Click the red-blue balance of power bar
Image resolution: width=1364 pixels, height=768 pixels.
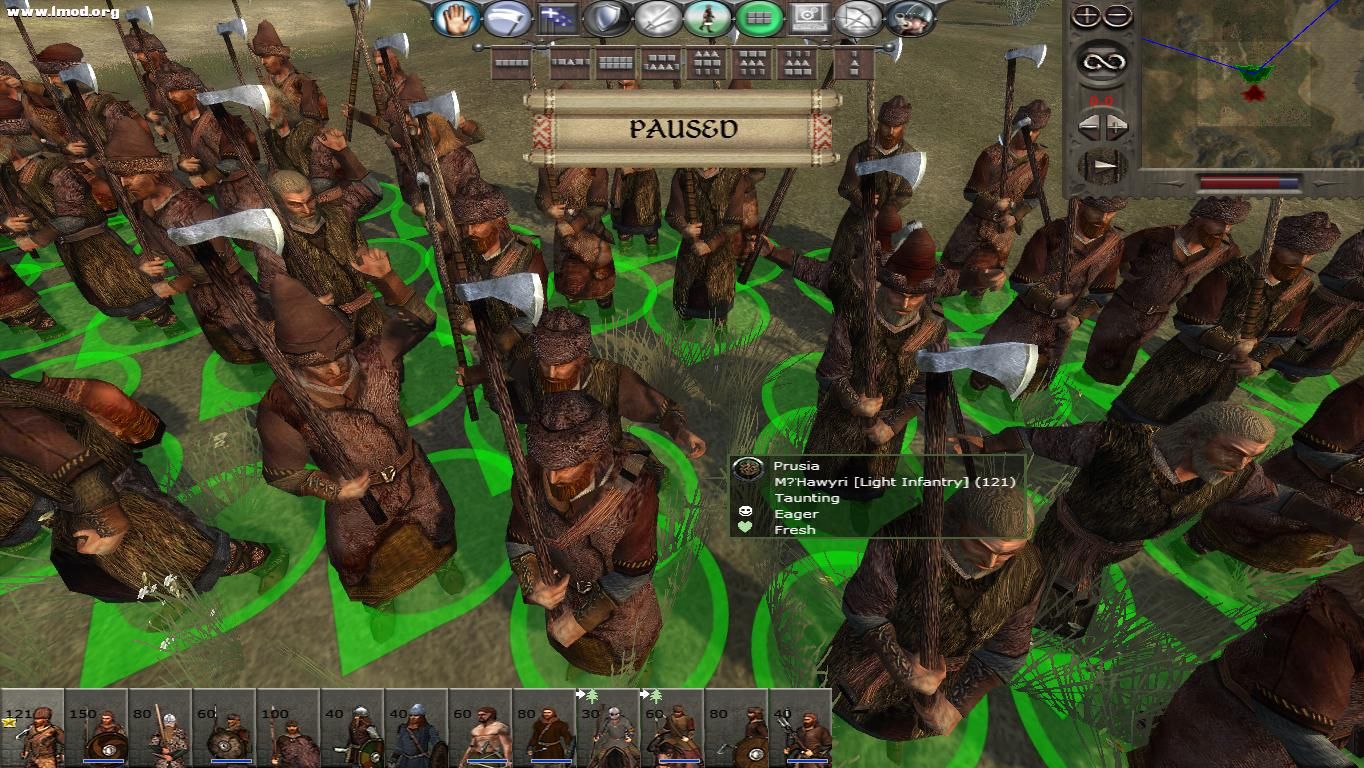point(1250,182)
